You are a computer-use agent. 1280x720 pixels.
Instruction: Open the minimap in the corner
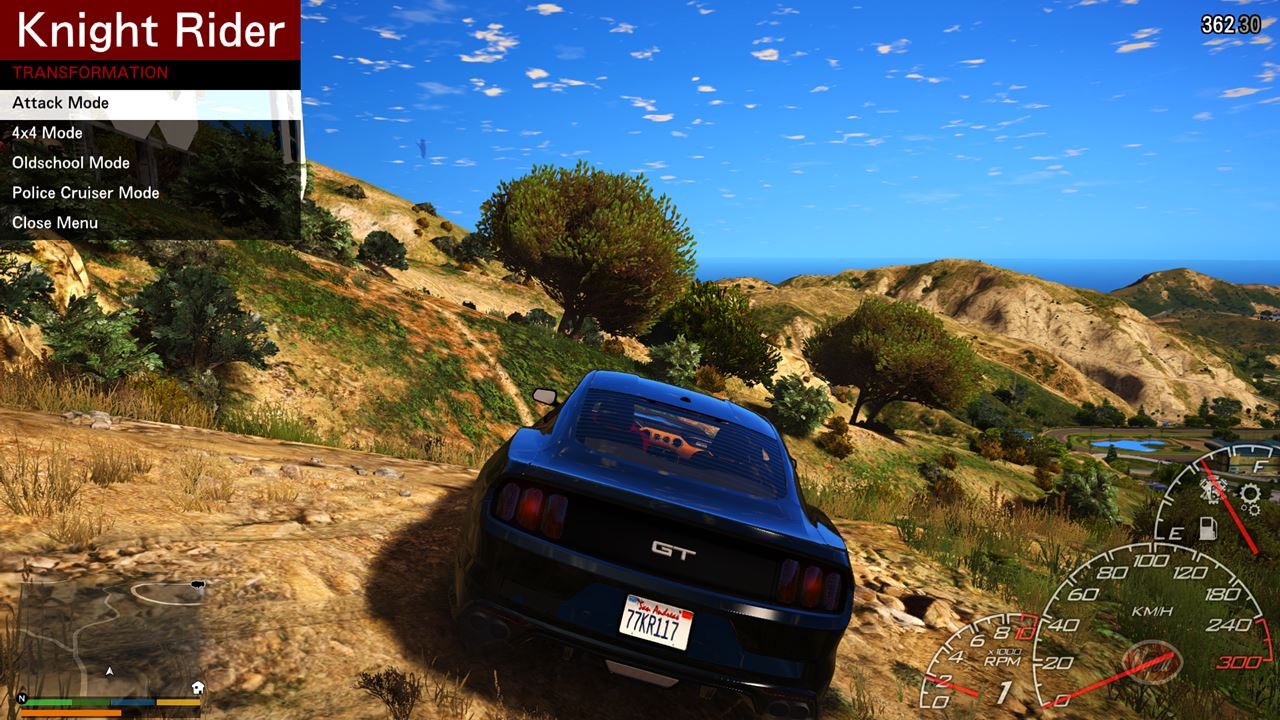click(110, 635)
